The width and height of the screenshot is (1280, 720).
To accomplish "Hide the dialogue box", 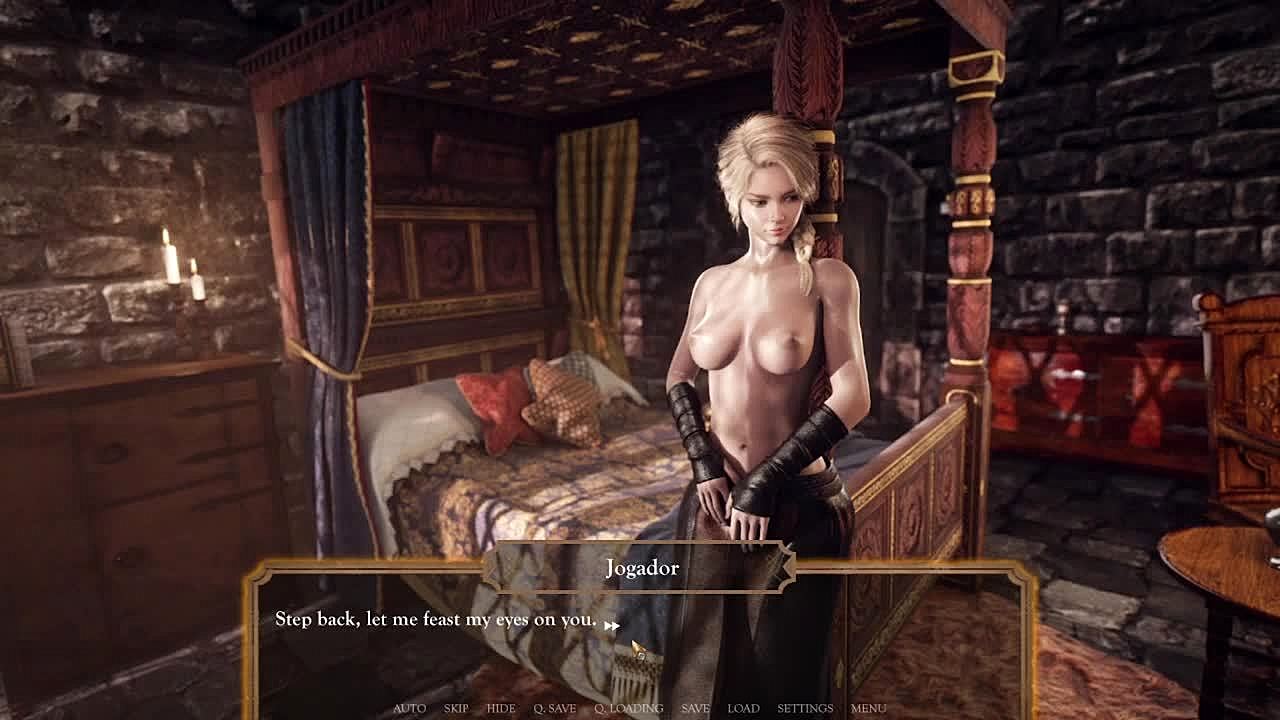I will coord(501,708).
